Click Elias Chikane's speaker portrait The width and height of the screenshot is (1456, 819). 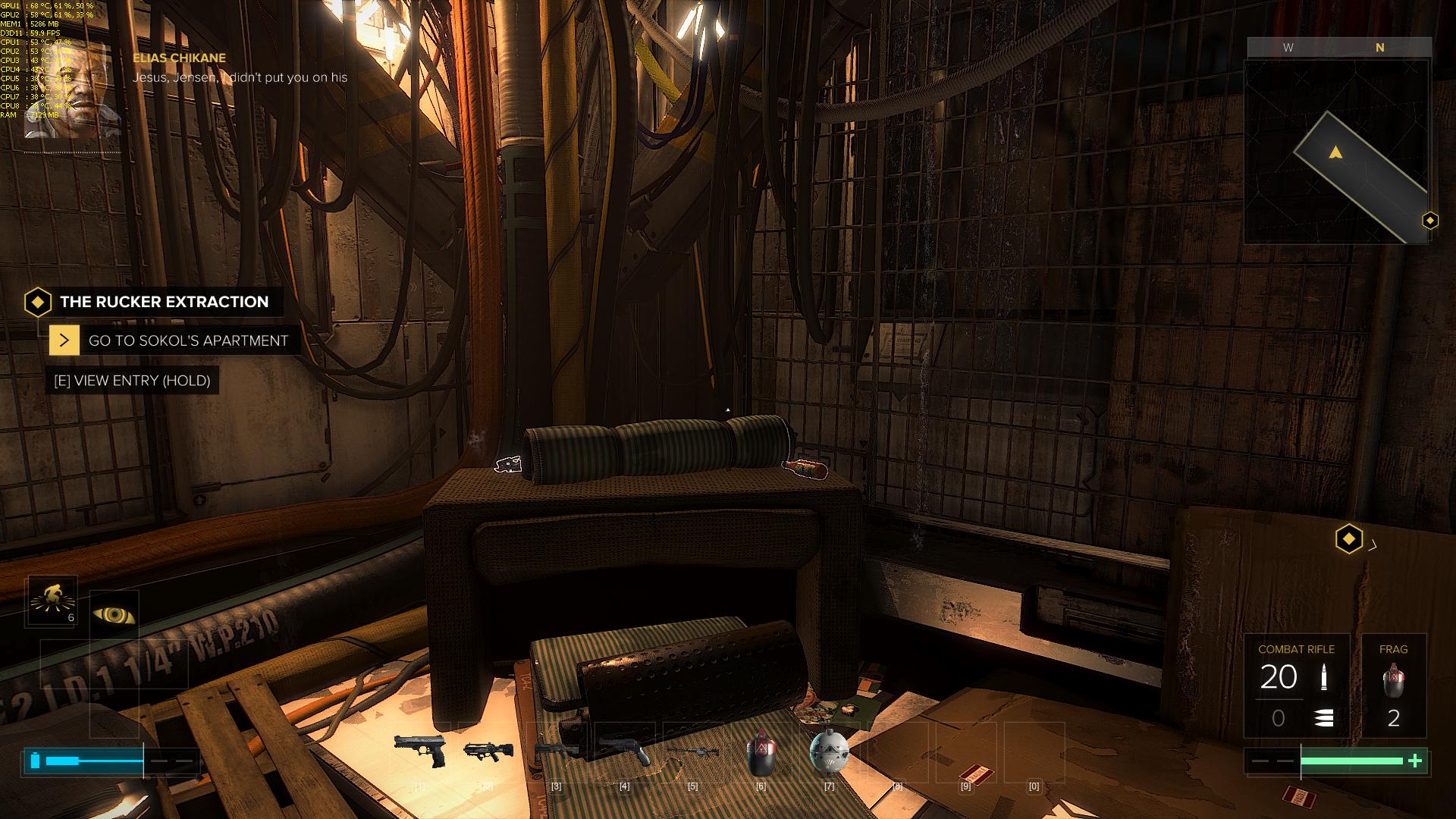[x=74, y=95]
